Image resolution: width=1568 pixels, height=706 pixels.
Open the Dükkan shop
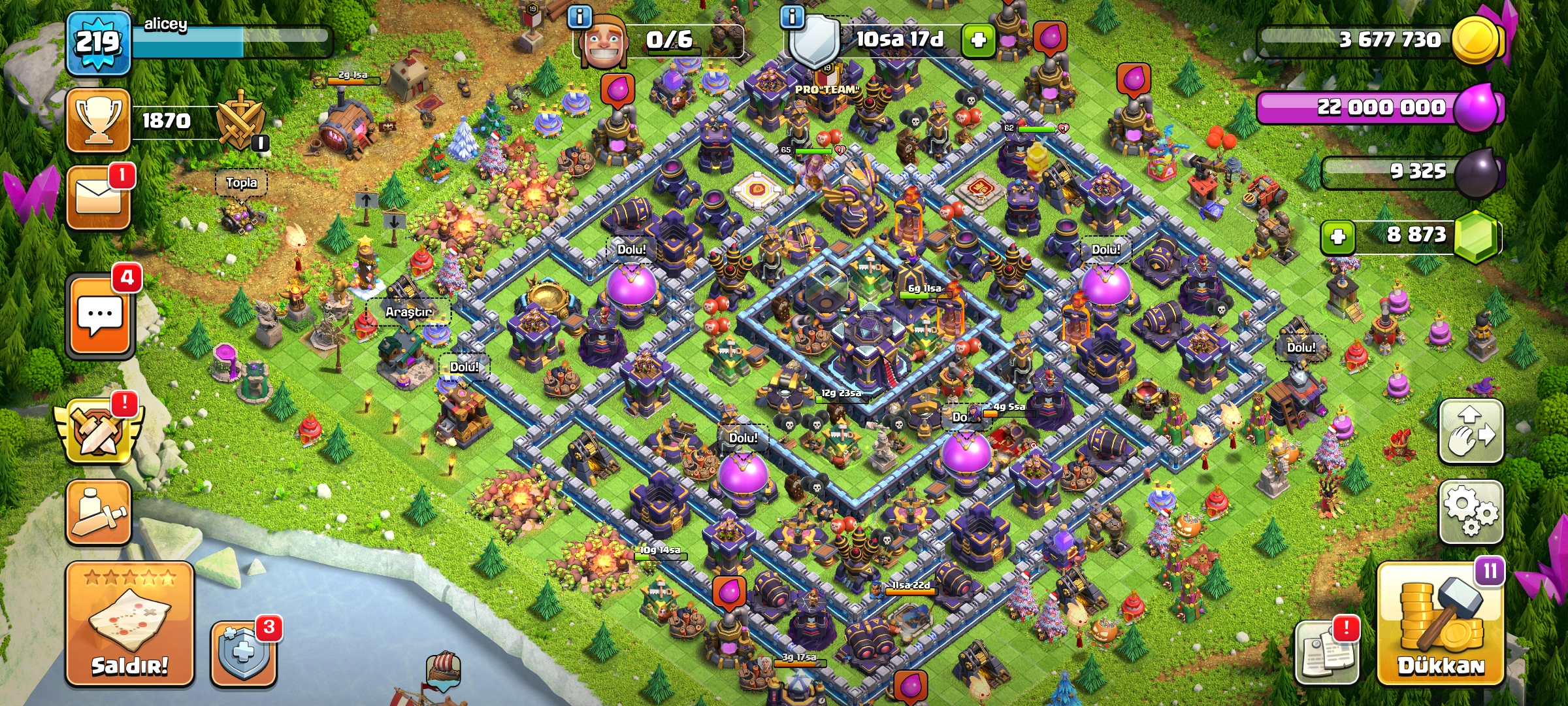[x=1441, y=624]
